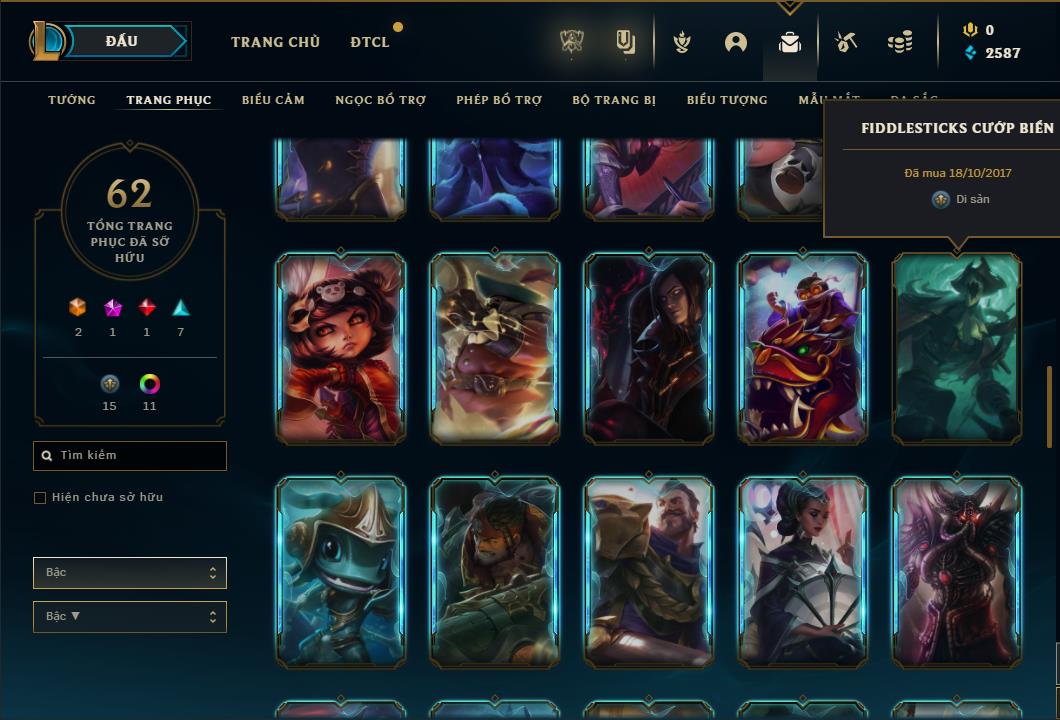This screenshot has height=720, width=1060.
Task: Open the BIỂU CẢM tab
Action: (273, 100)
